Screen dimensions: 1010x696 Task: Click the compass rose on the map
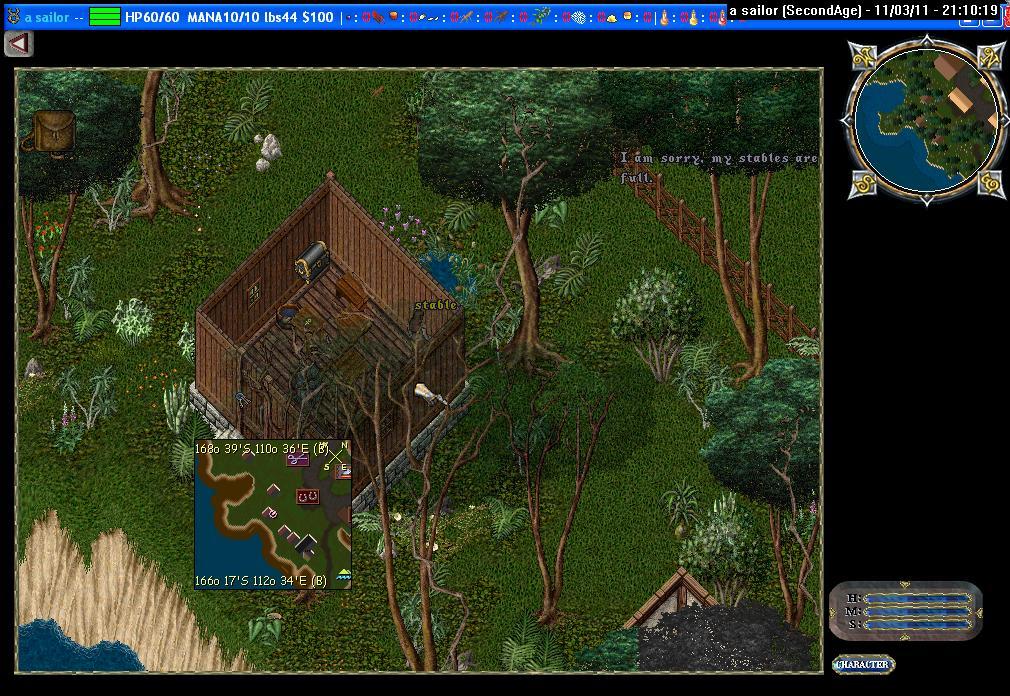pos(337,457)
